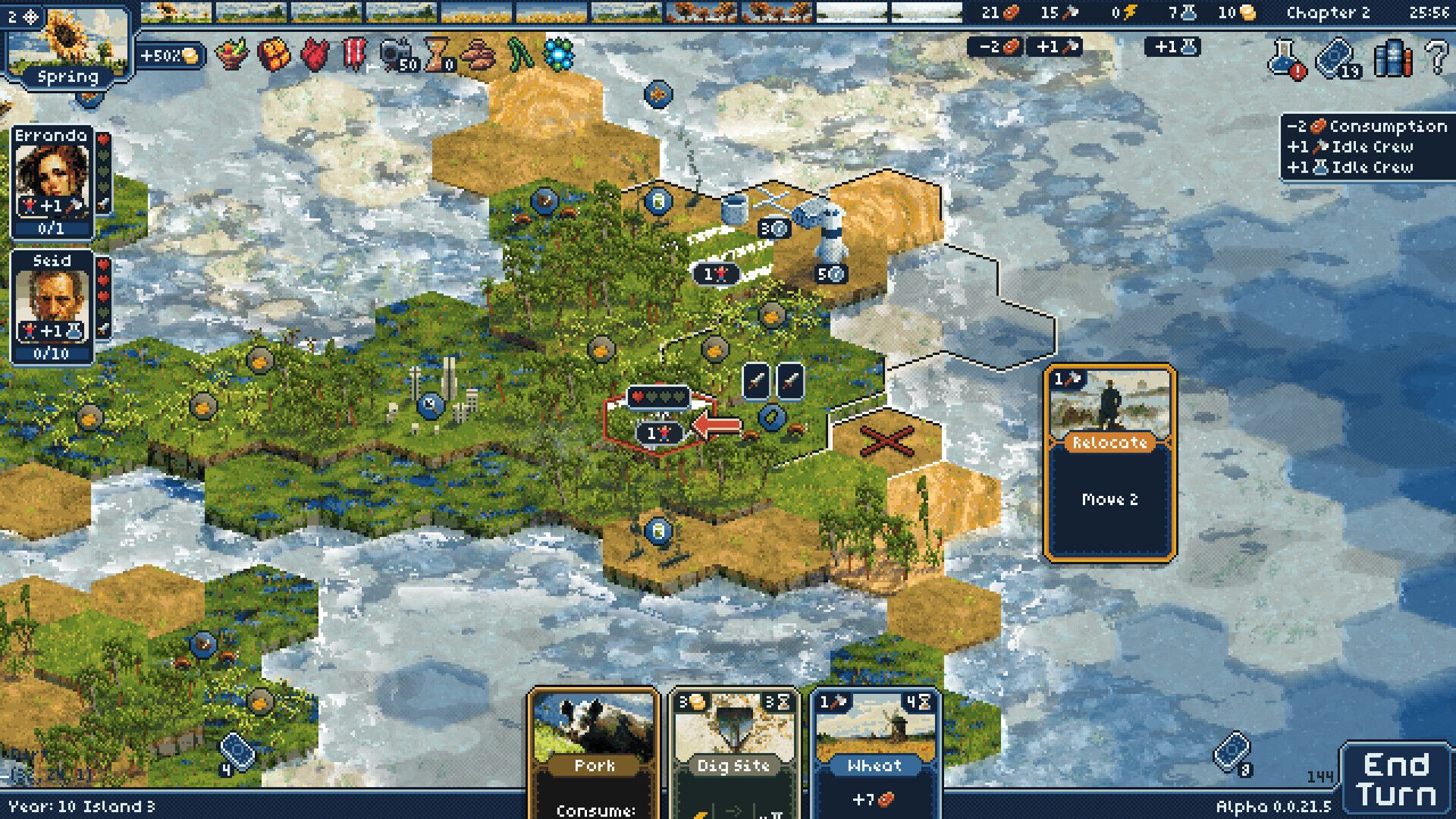Open the Spring season indicator
The image size is (1456, 819).
coord(66,76)
